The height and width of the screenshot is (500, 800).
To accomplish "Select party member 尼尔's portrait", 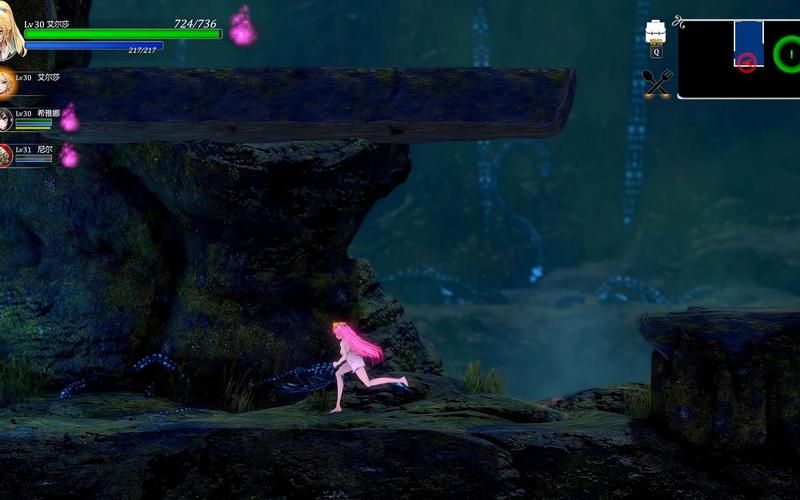I will [x=6, y=155].
